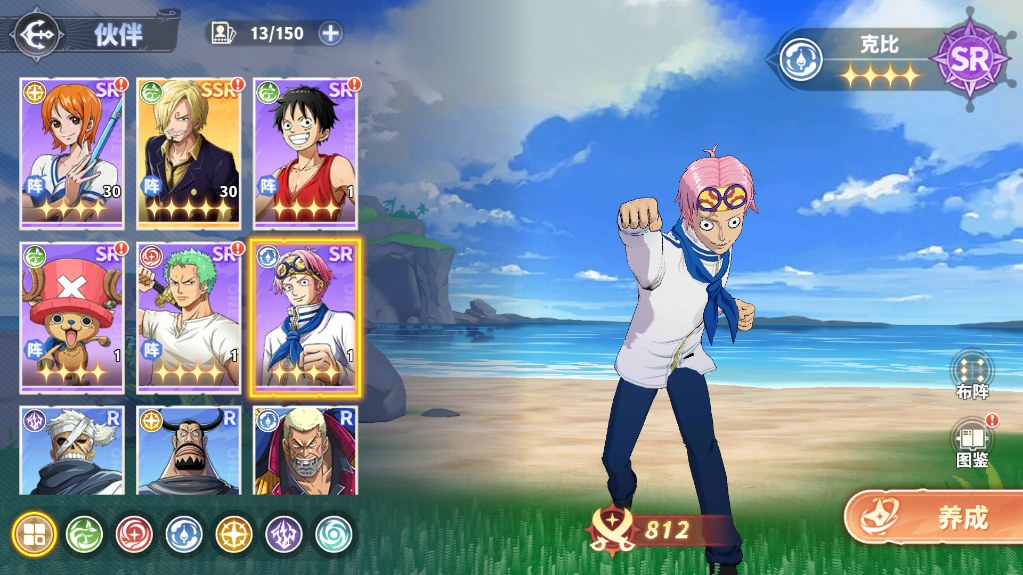Choose the grey-bearded R partner card

305,451
